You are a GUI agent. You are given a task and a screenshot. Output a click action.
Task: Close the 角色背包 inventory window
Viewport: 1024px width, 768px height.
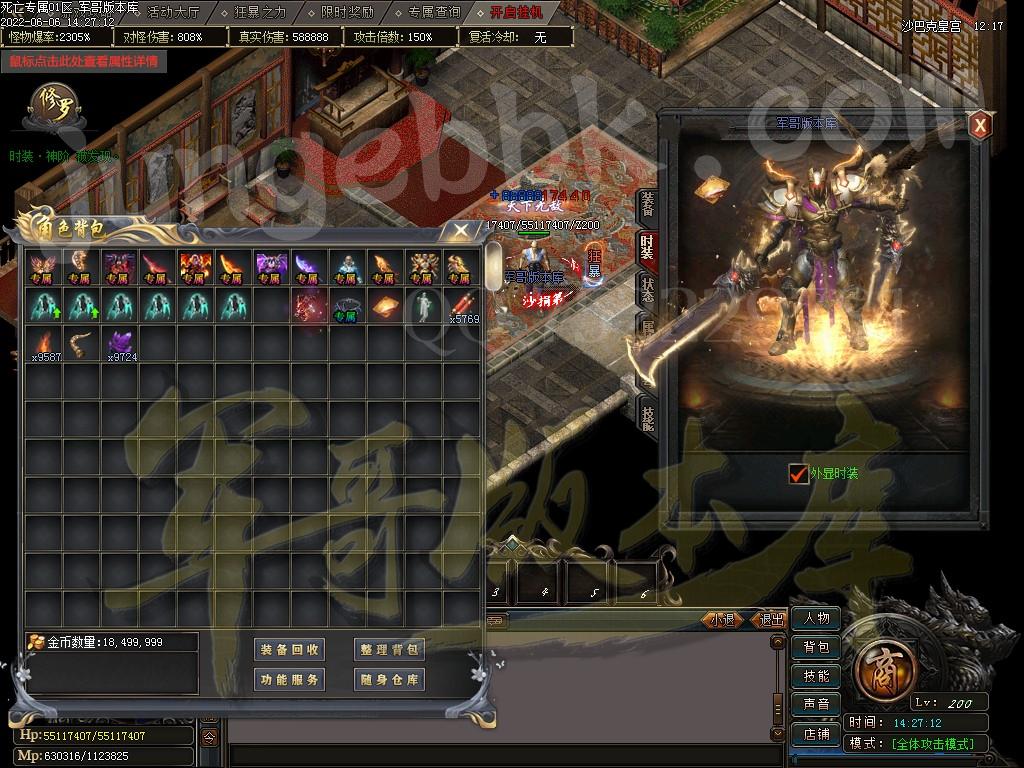point(459,231)
